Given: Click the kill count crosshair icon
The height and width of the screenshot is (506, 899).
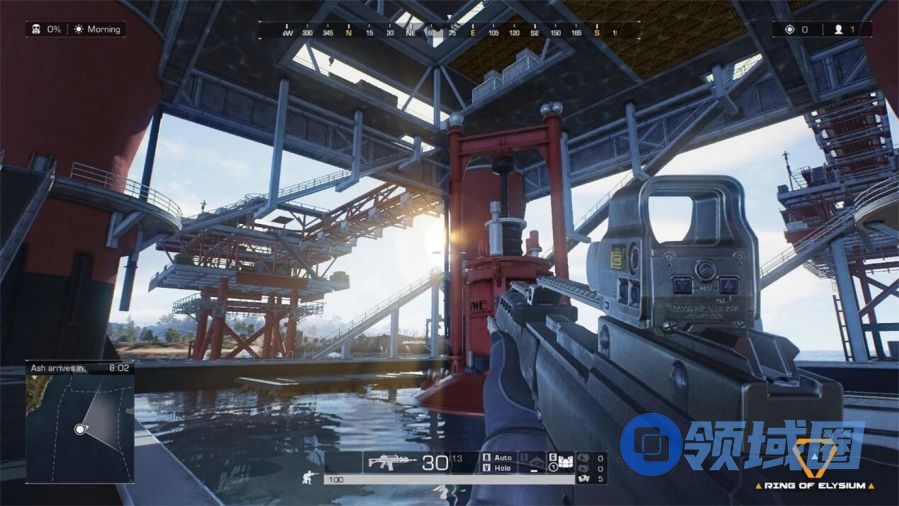Looking at the screenshot, I should click(x=789, y=30).
